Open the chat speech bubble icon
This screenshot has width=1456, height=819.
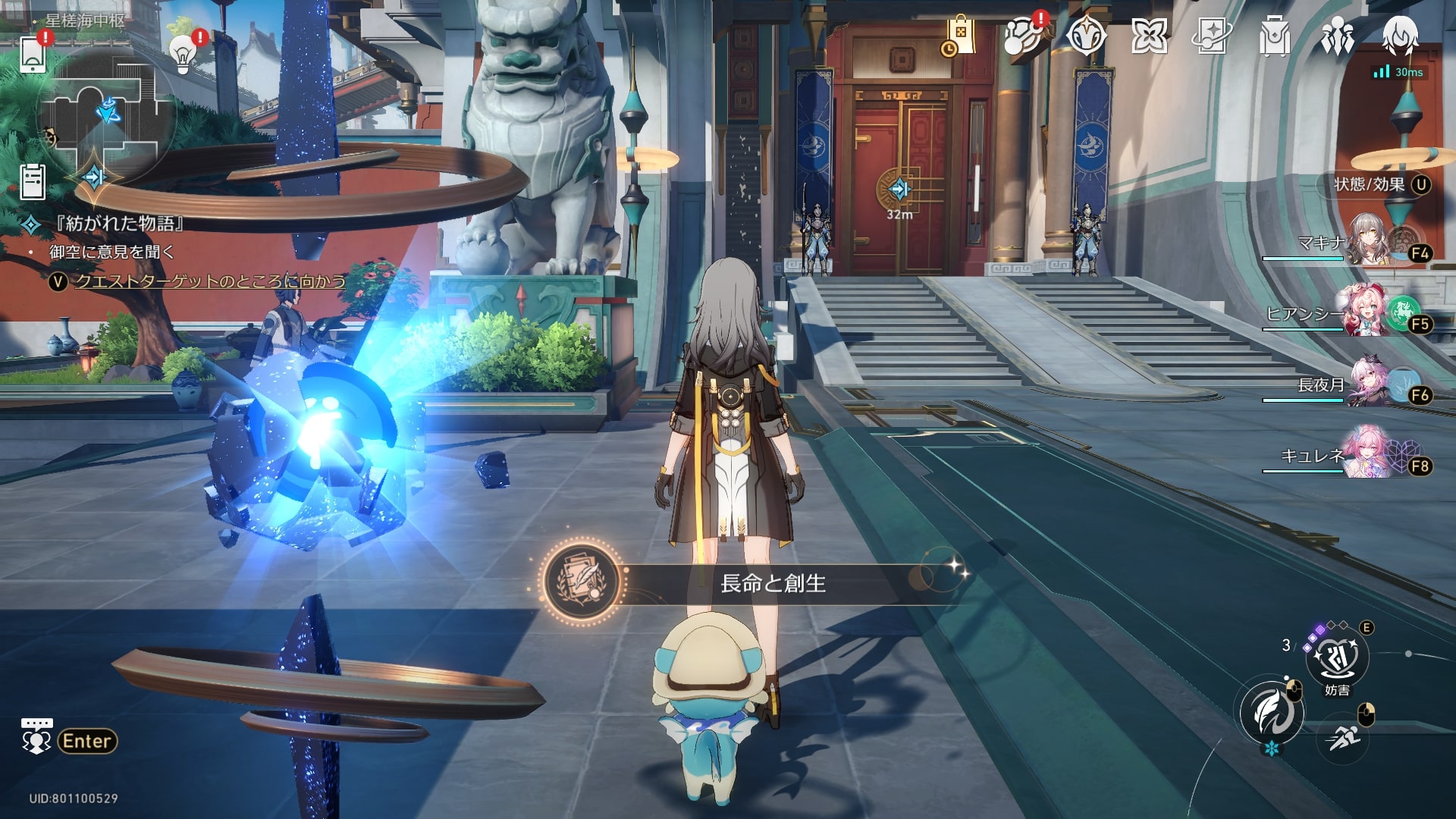pyautogui.click(x=36, y=736)
